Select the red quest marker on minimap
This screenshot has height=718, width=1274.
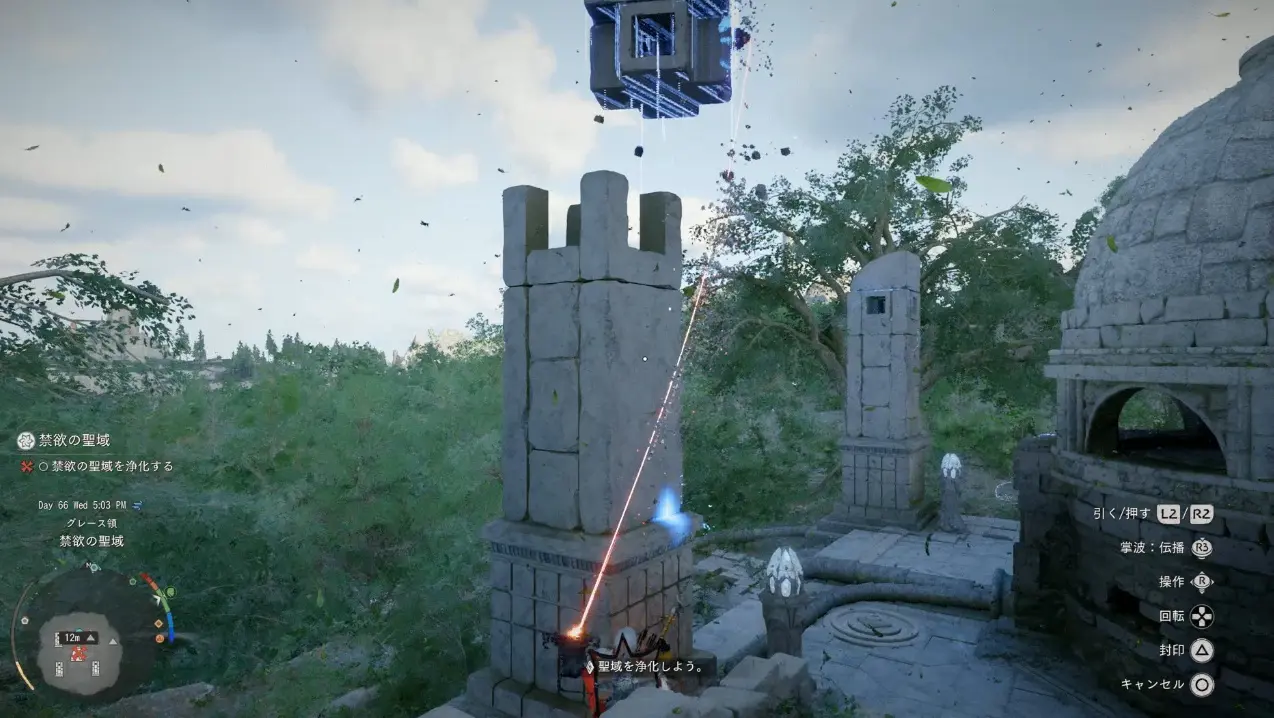[x=77, y=653]
